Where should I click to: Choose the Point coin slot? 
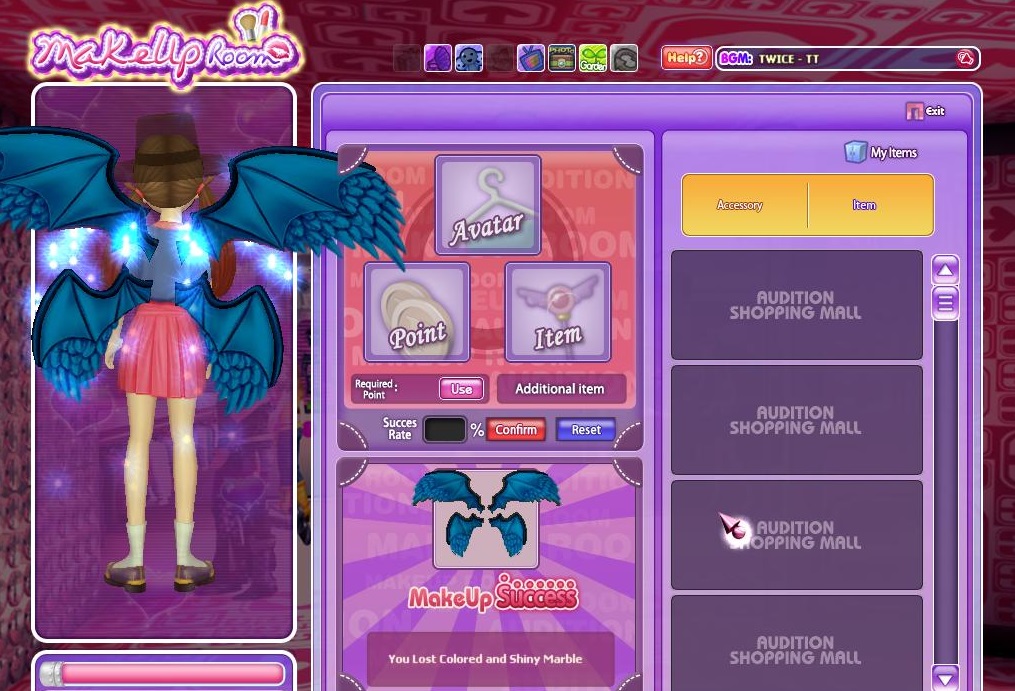417,312
